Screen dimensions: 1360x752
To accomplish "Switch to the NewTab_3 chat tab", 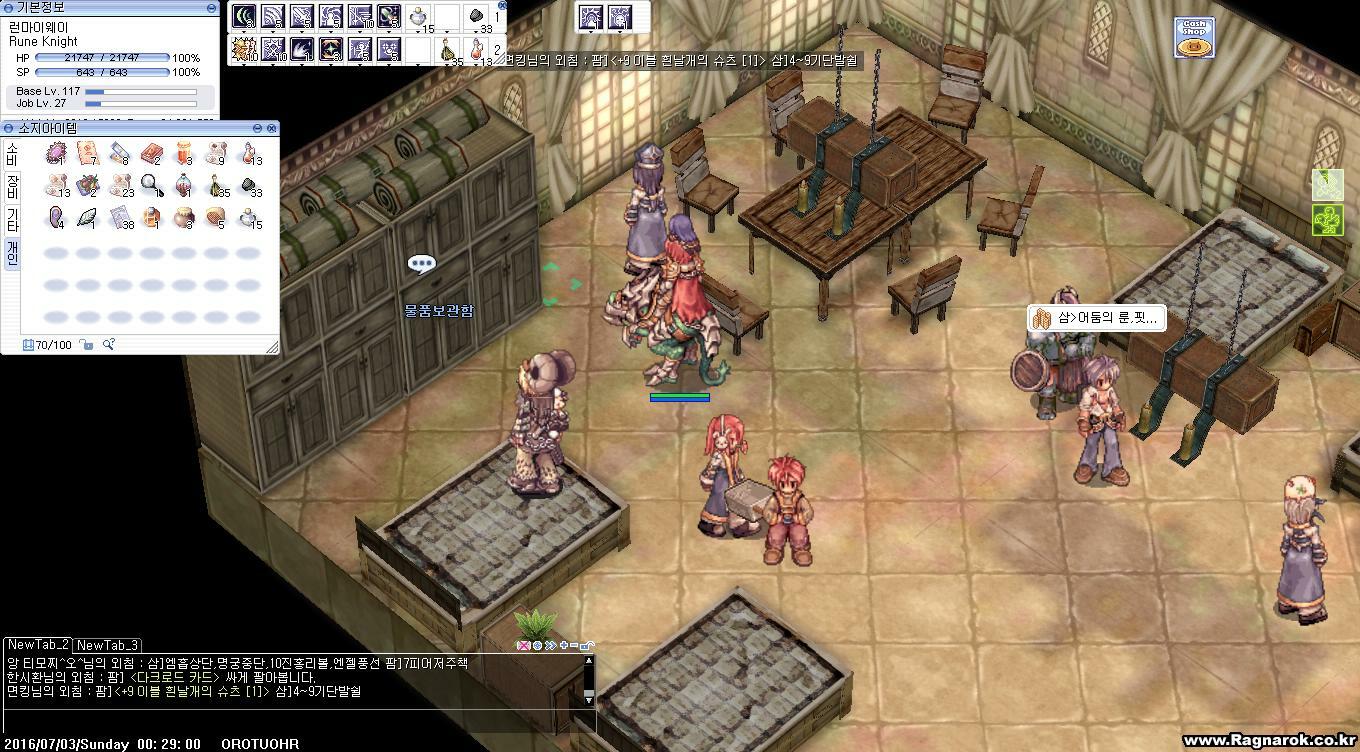I will (107, 645).
